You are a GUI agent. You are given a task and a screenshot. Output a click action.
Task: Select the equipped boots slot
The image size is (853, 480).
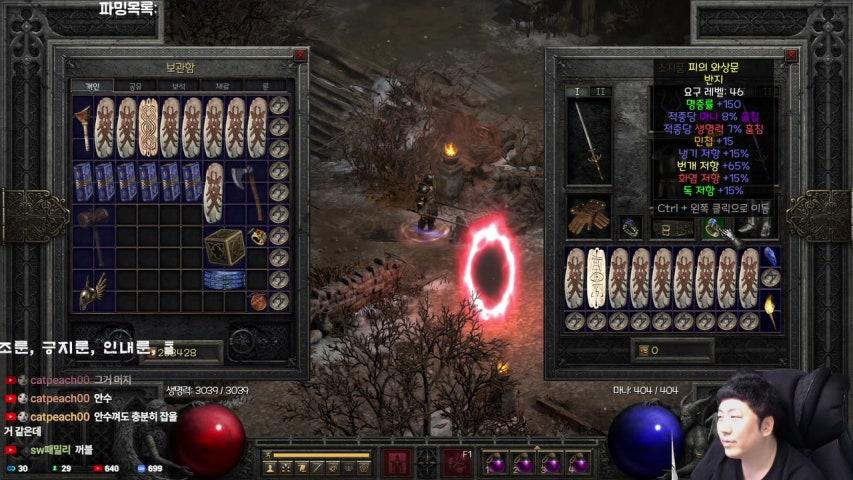(x=765, y=227)
